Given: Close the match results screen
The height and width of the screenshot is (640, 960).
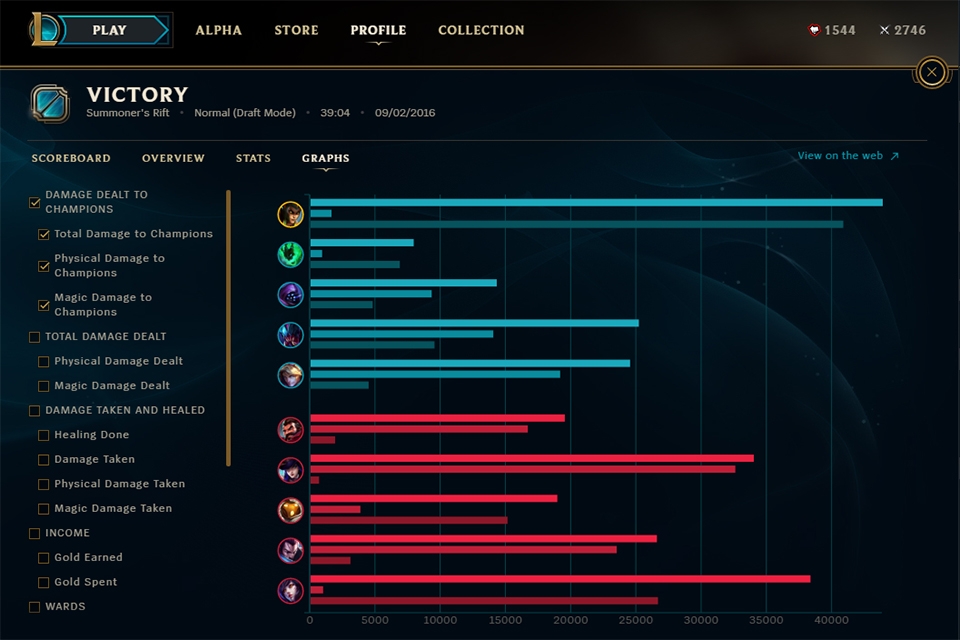Looking at the screenshot, I should click(x=932, y=72).
